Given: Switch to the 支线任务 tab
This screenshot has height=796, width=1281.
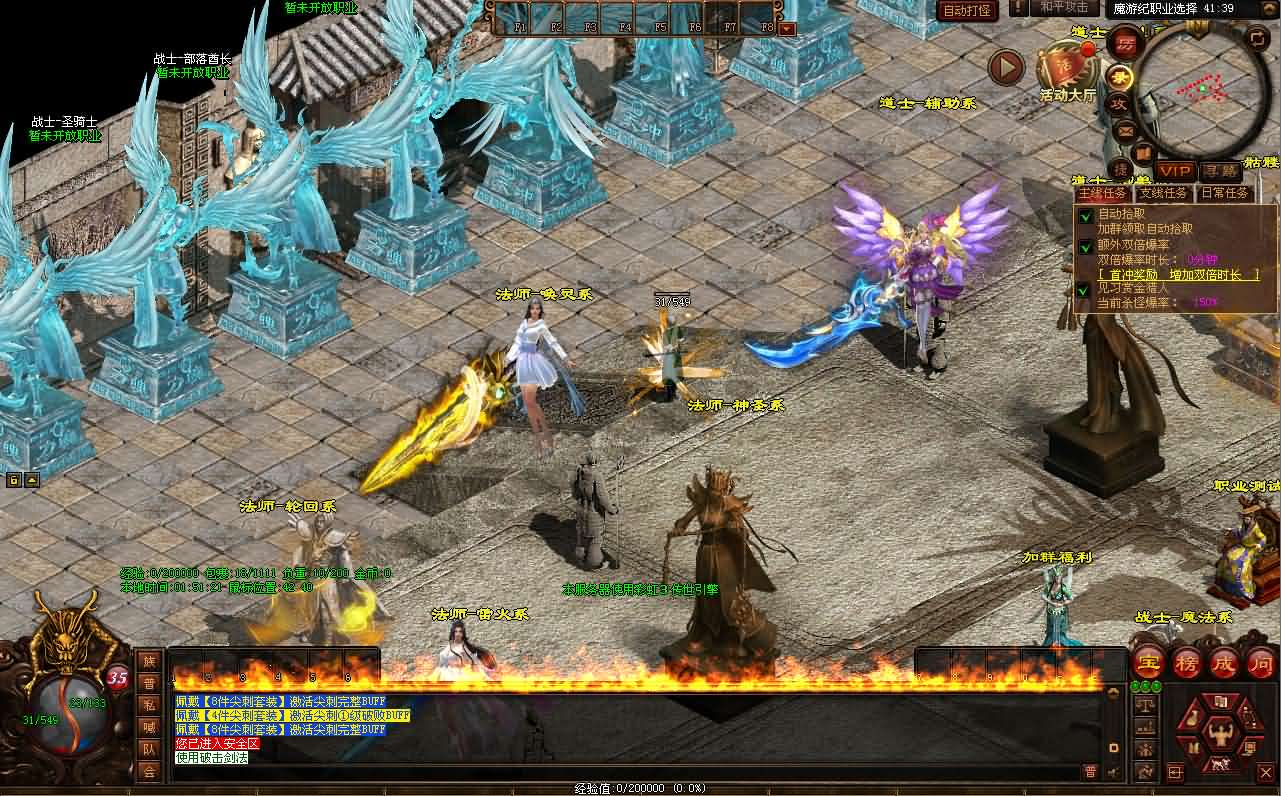Looking at the screenshot, I should pos(1164,193).
